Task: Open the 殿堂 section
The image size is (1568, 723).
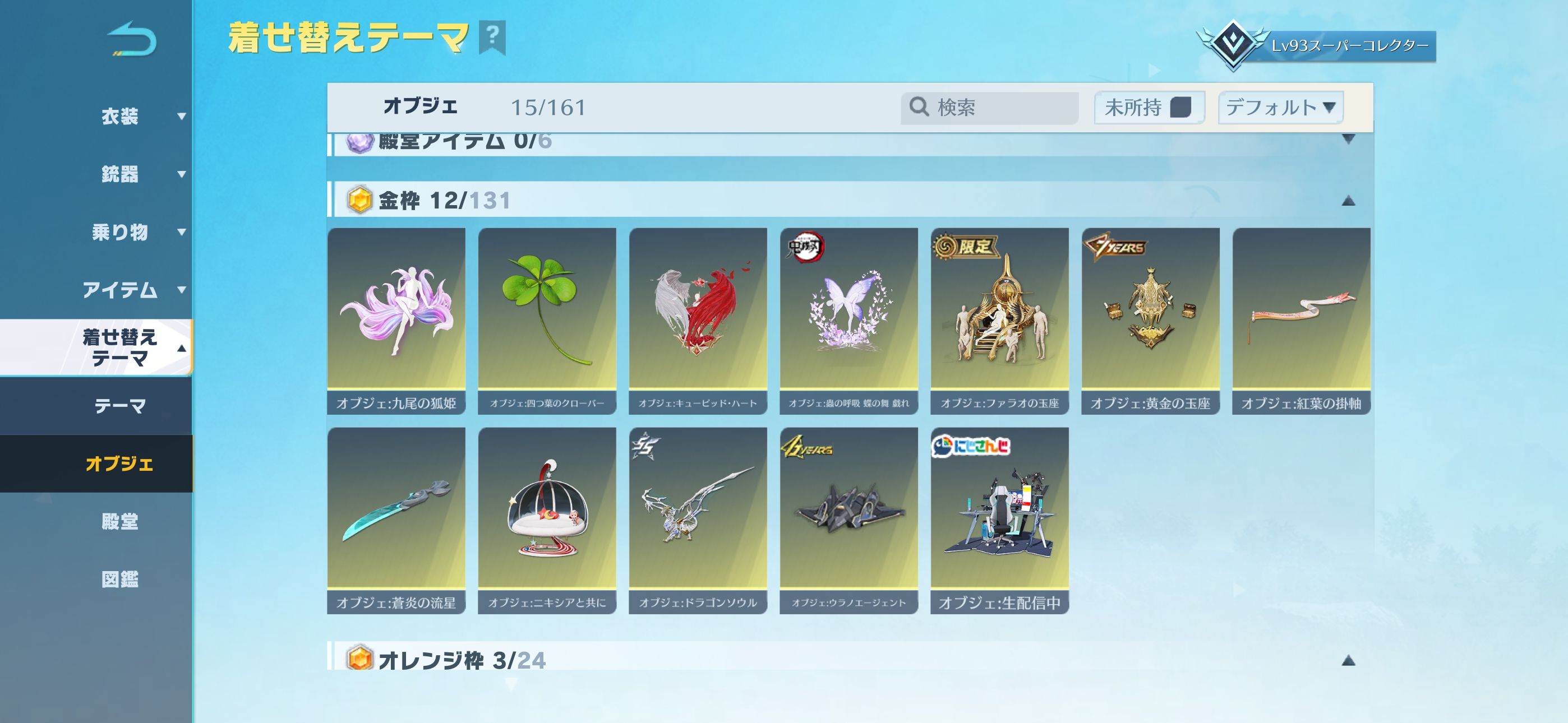Action: [120, 522]
